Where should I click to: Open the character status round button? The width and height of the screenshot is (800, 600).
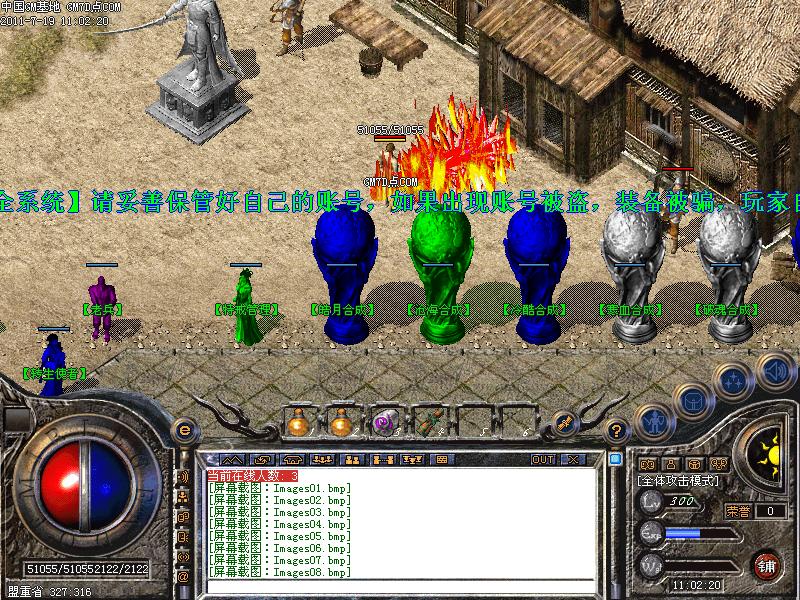(x=653, y=421)
